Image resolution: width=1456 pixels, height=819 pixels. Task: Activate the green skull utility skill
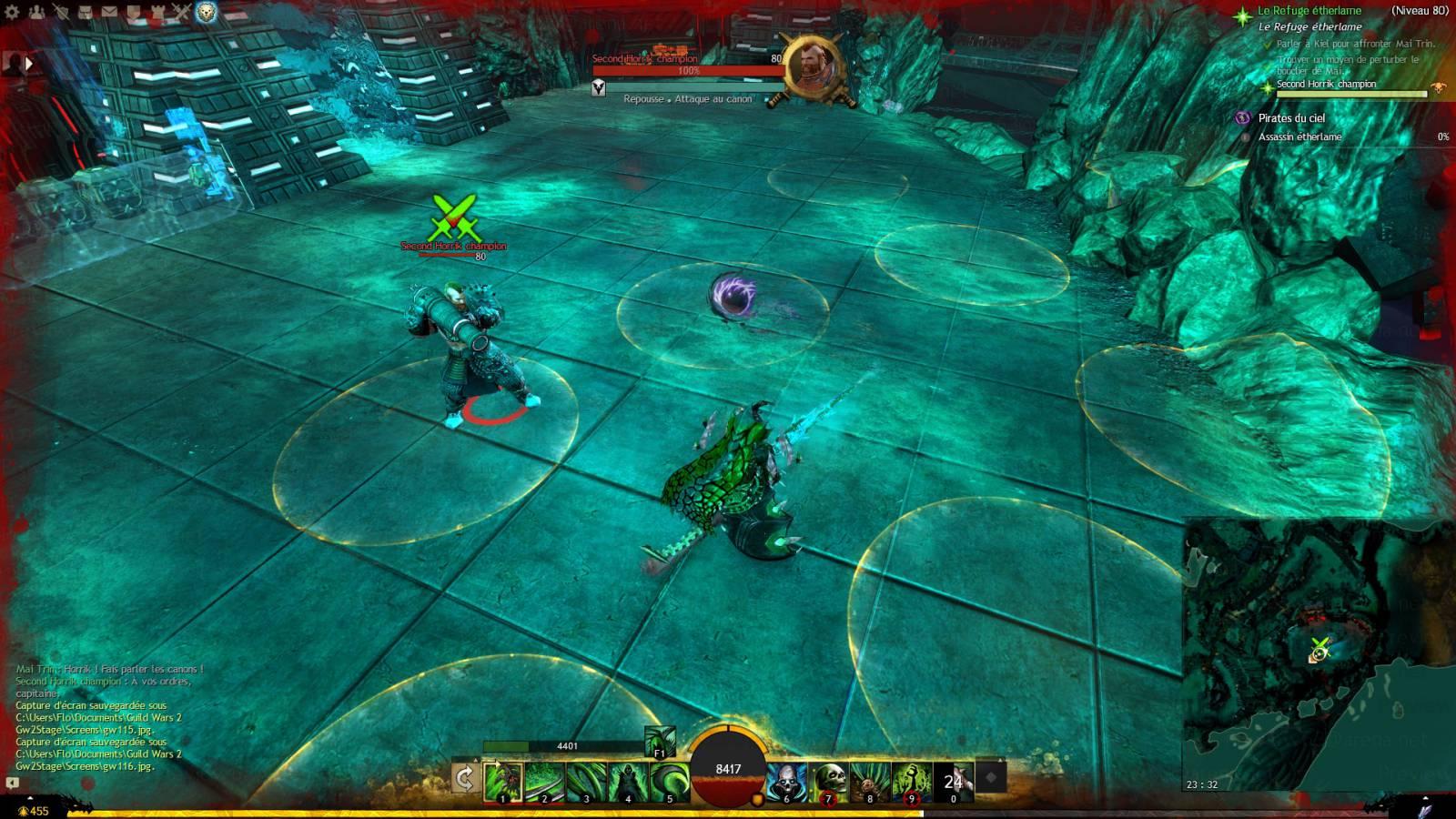[827, 782]
